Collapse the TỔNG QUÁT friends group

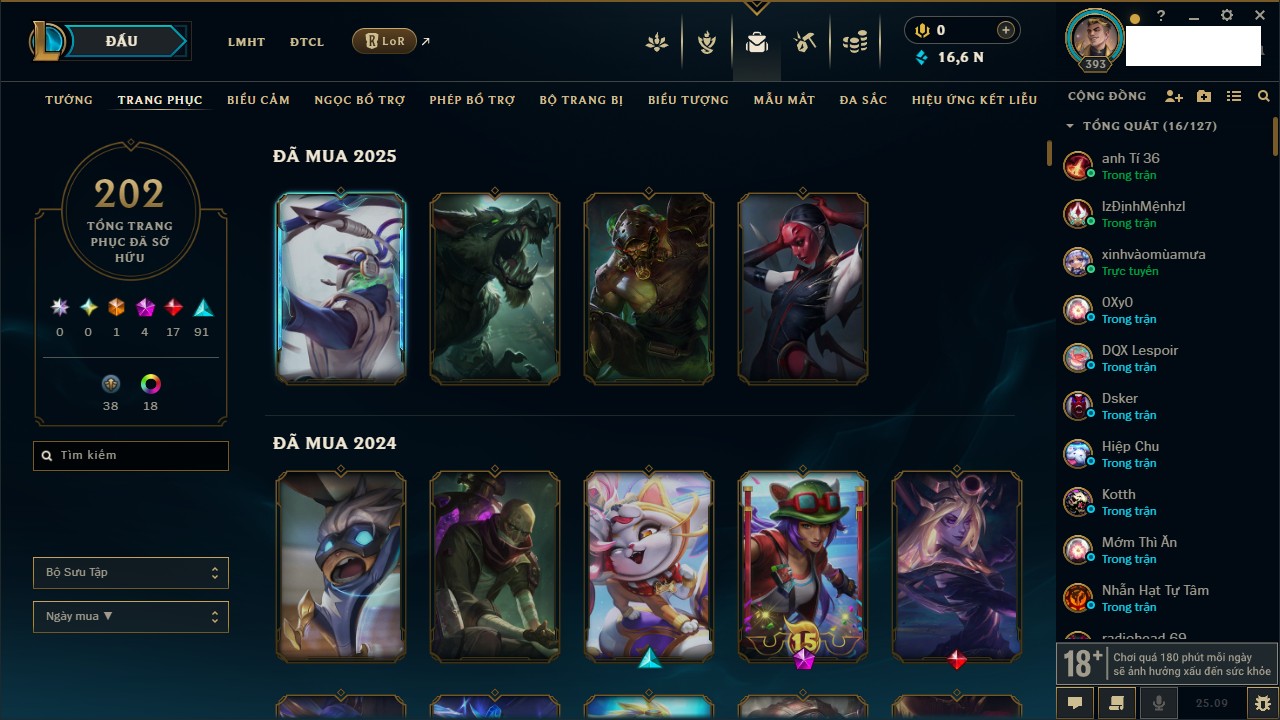1070,126
